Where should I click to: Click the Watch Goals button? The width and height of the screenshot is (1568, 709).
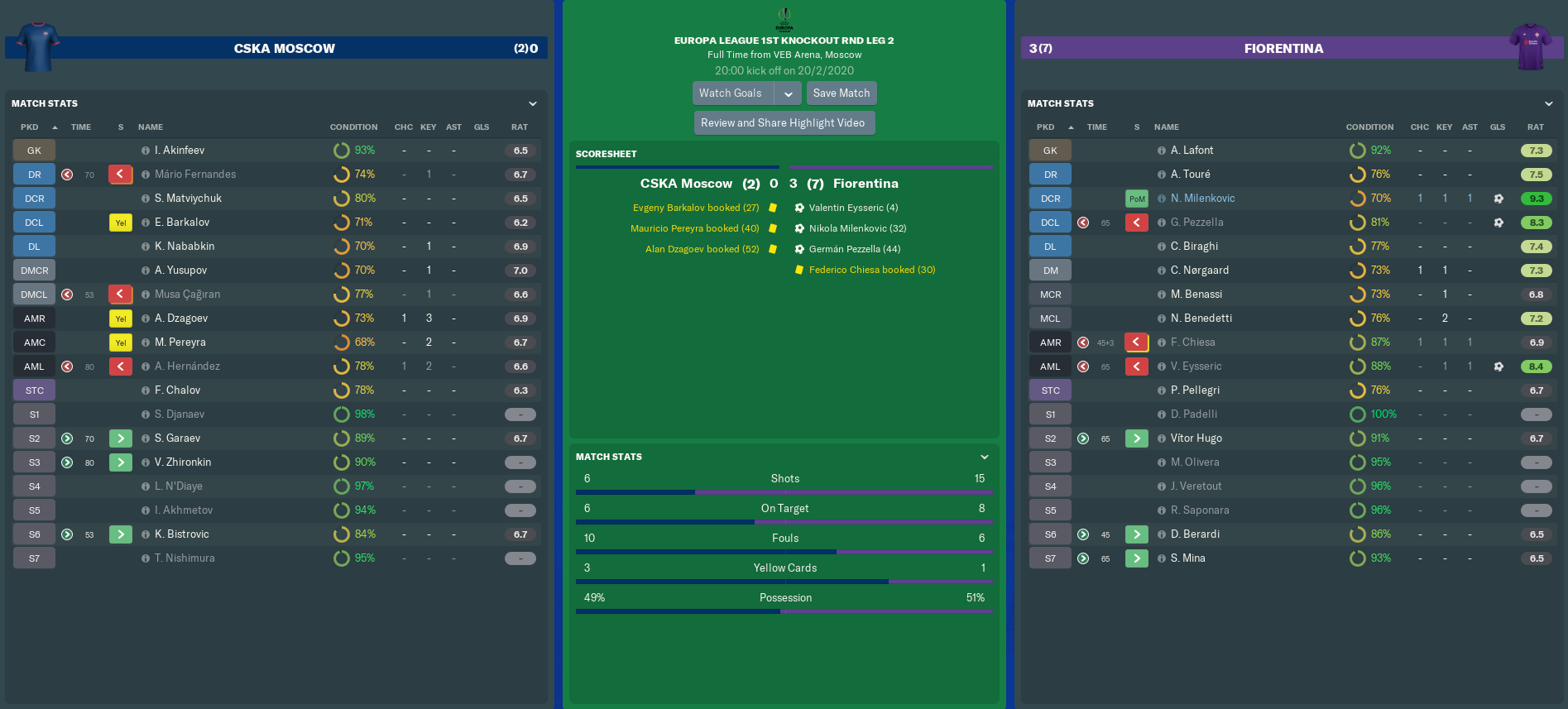731,93
